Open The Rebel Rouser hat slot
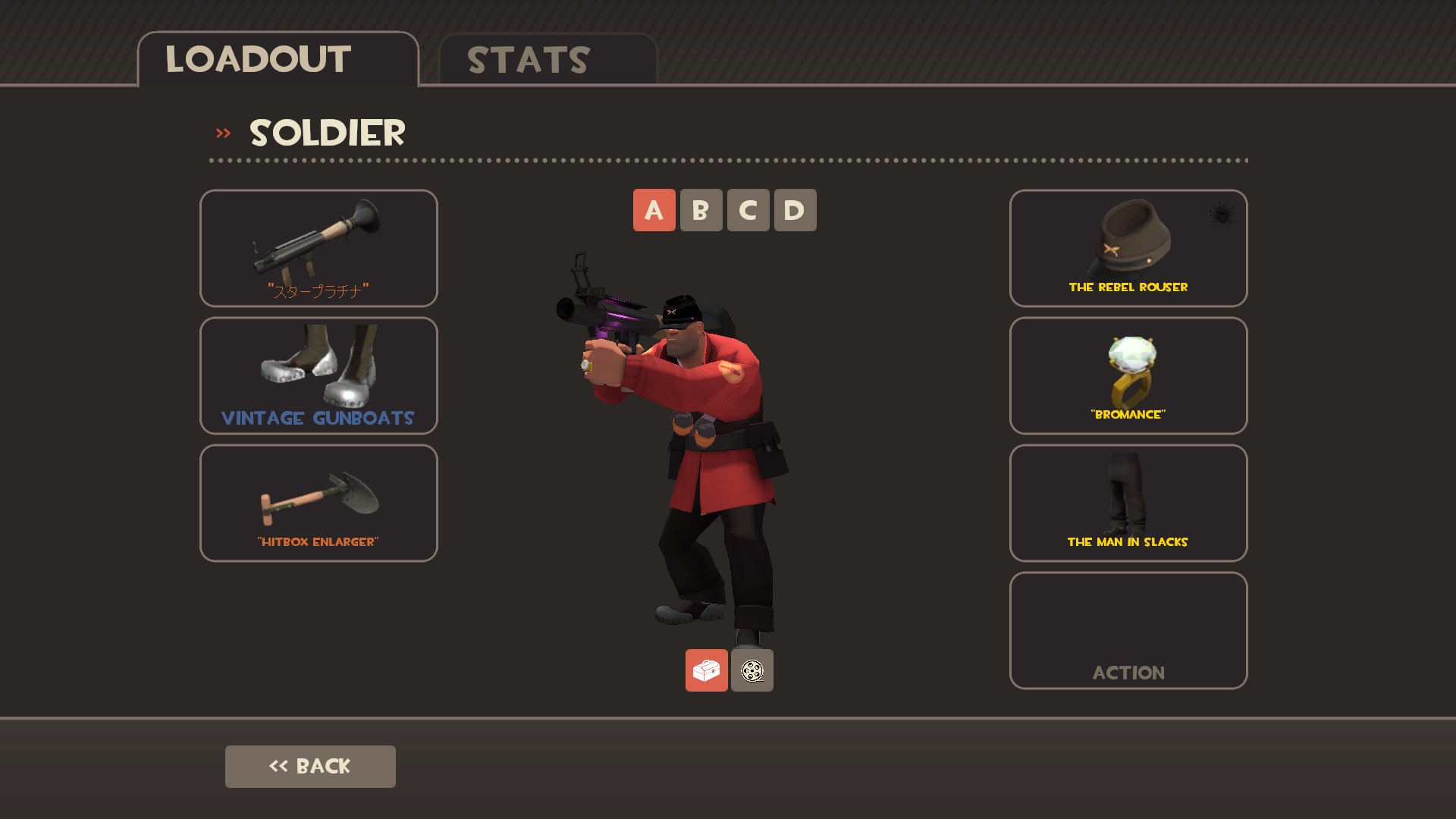Image resolution: width=1456 pixels, height=819 pixels. tap(1128, 248)
